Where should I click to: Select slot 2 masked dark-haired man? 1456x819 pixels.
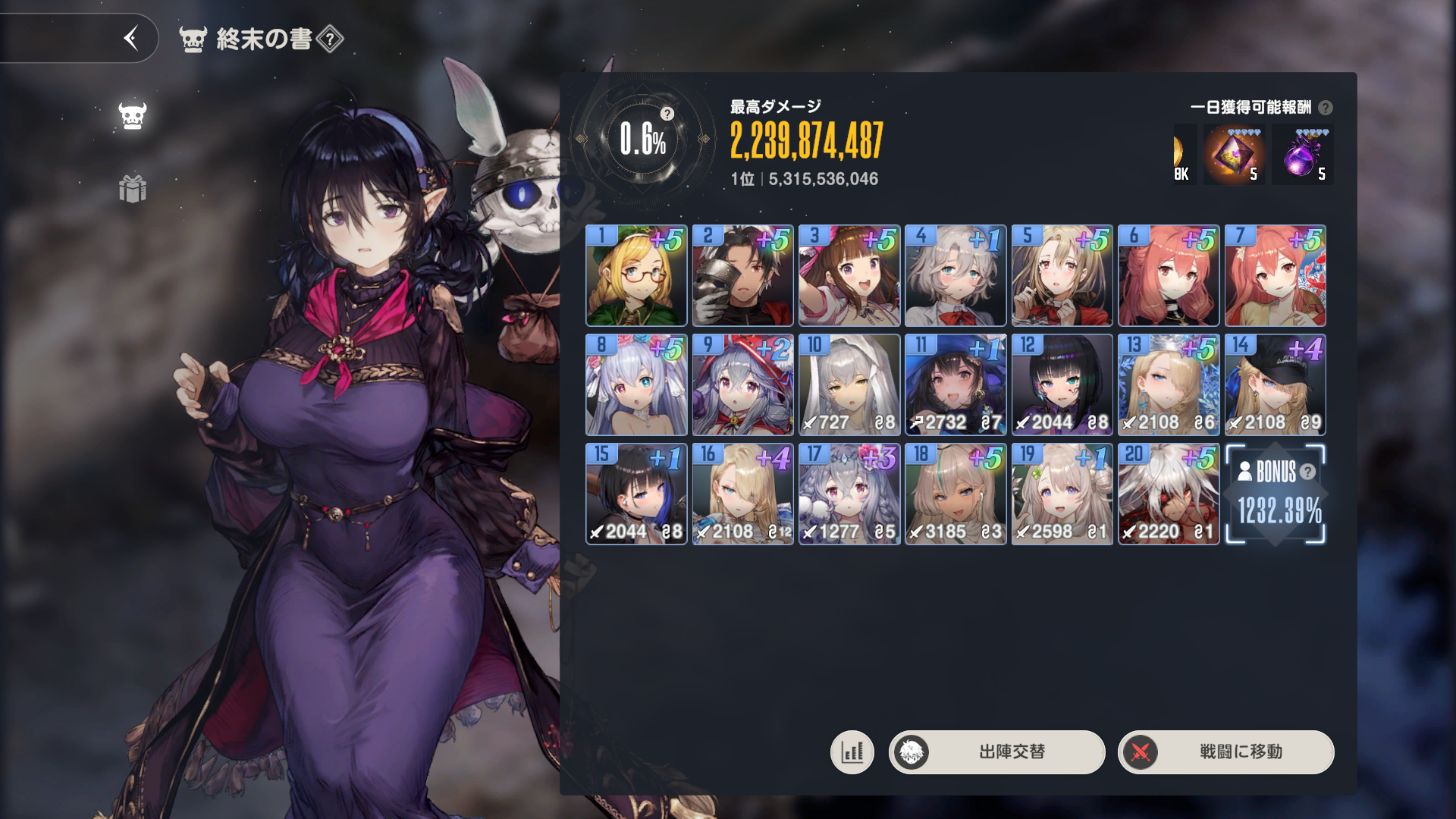click(x=742, y=275)
